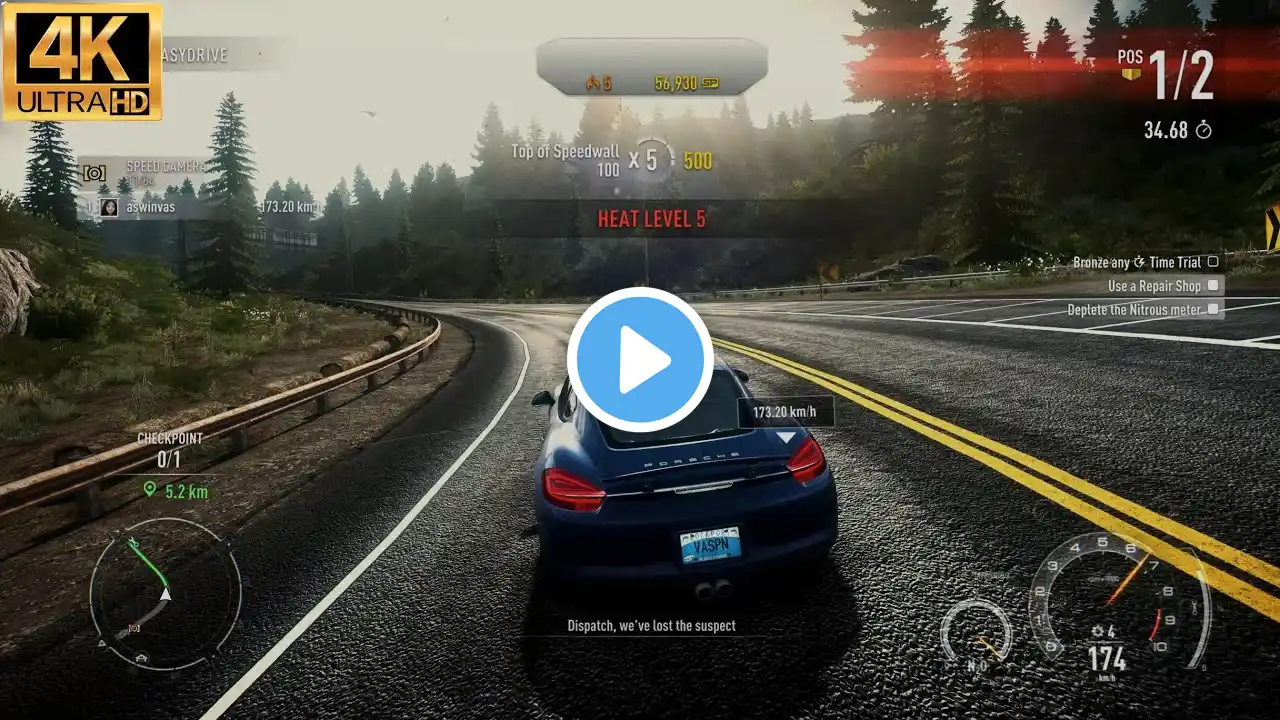Viewport: 1280px width, 720px height.
Task: Play the video with the center button
Action: (x=640, y=360)
